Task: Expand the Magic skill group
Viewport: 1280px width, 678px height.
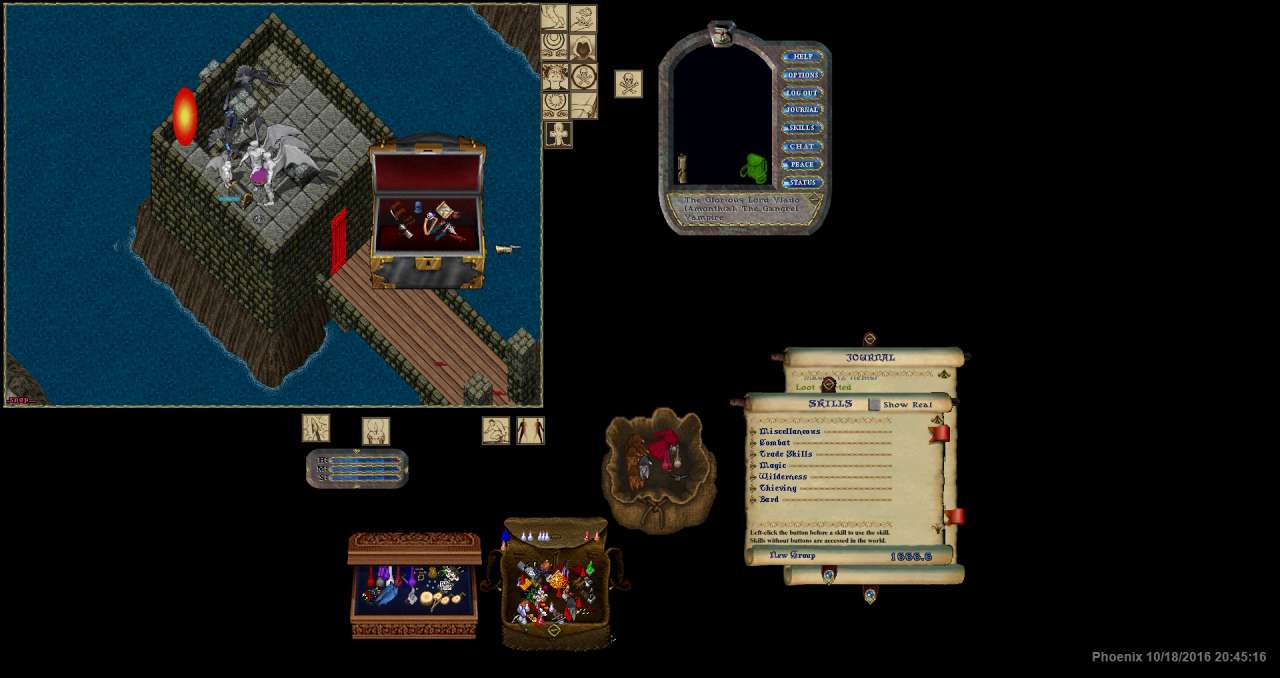Action: pyautogui.click(x=754, y=466)
